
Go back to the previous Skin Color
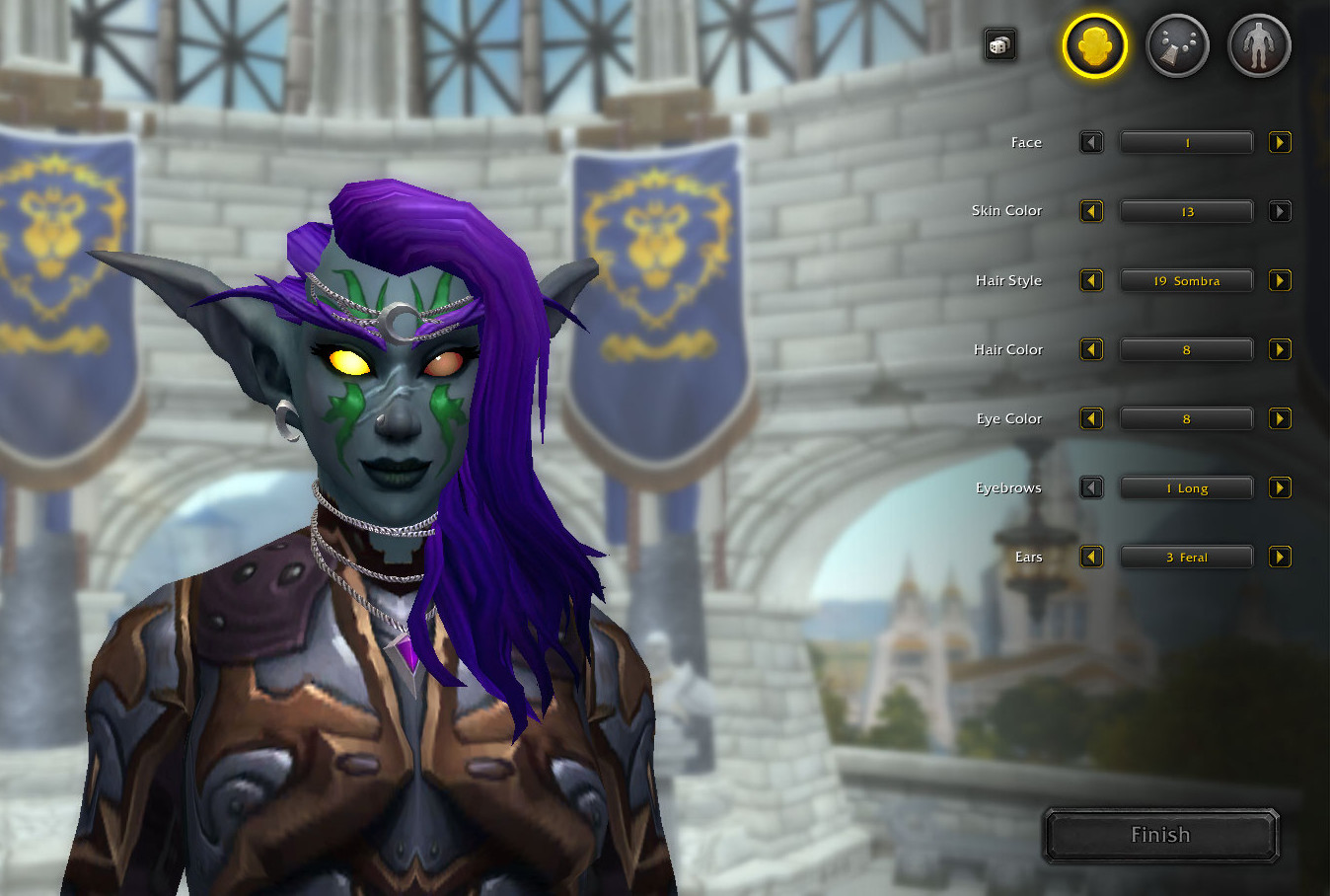click(x=1091, y=210)
